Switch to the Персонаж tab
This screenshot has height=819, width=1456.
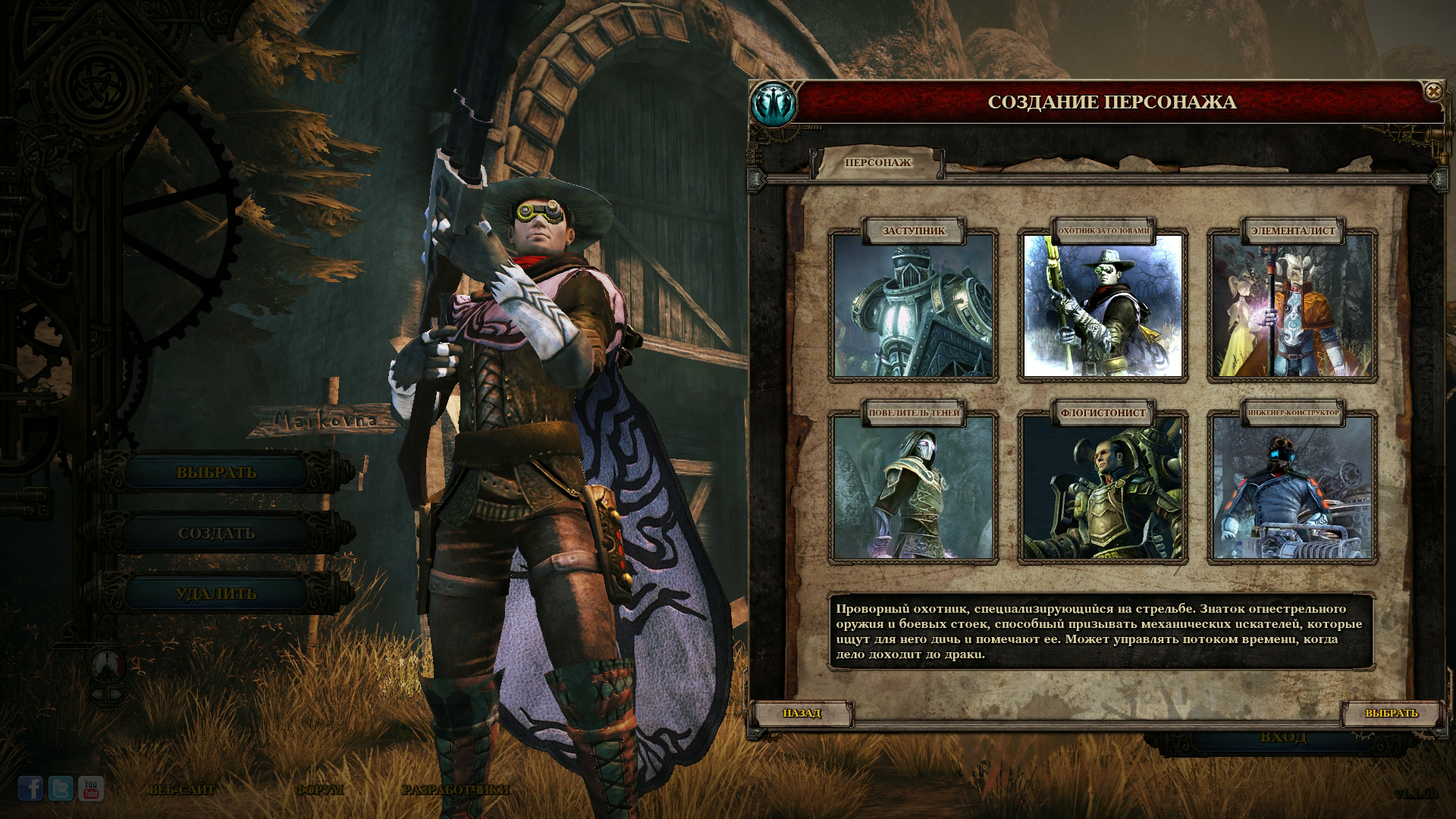pyautogui.click(x=877, y=162)
